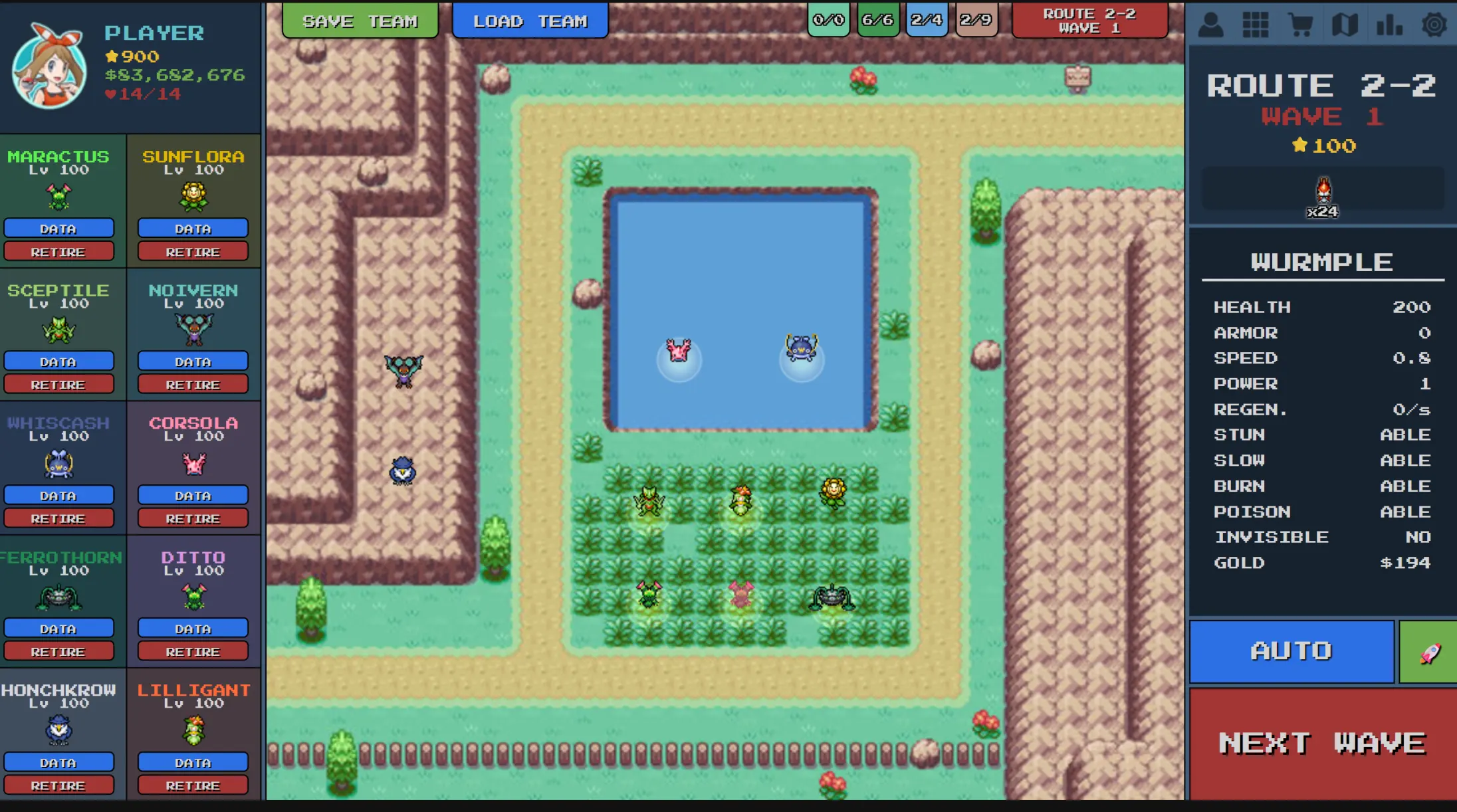This screenshot has width=1457, height=812.
Task: Open settings with the gear icon
Action: click(1434, 25)
